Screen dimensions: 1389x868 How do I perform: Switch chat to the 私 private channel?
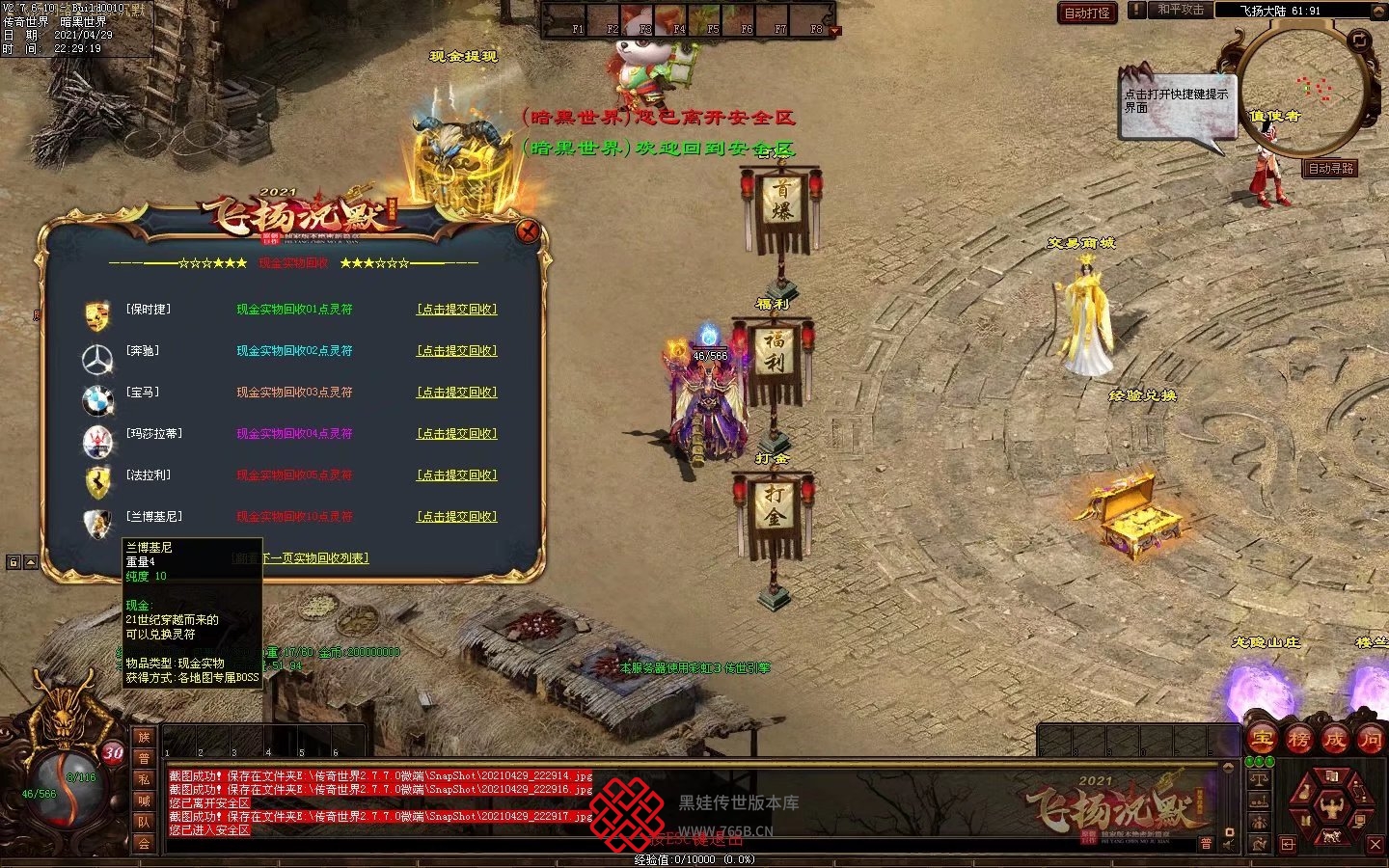(144, 779)
